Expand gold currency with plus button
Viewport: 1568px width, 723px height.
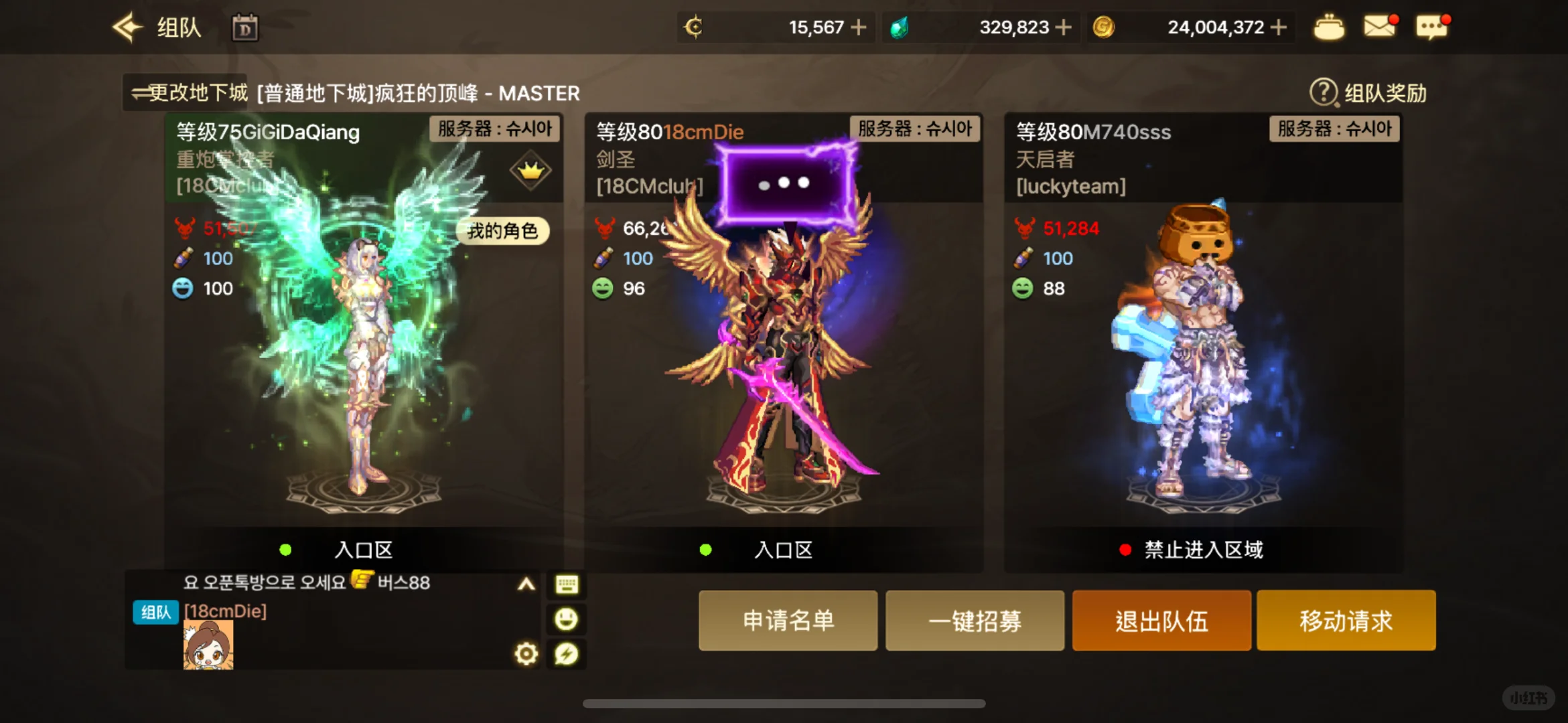(1279, 27)
